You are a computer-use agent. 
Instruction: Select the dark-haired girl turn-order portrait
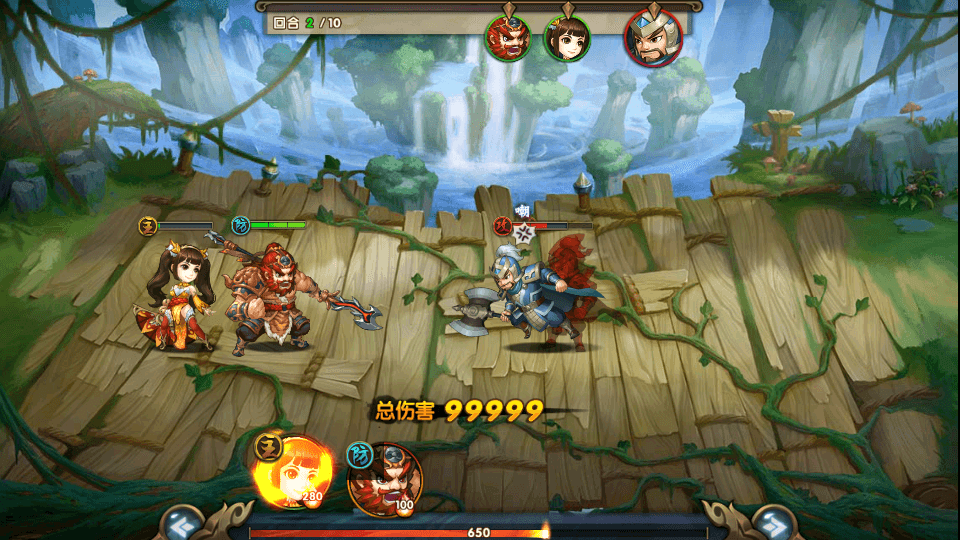(x=567, y=38)
